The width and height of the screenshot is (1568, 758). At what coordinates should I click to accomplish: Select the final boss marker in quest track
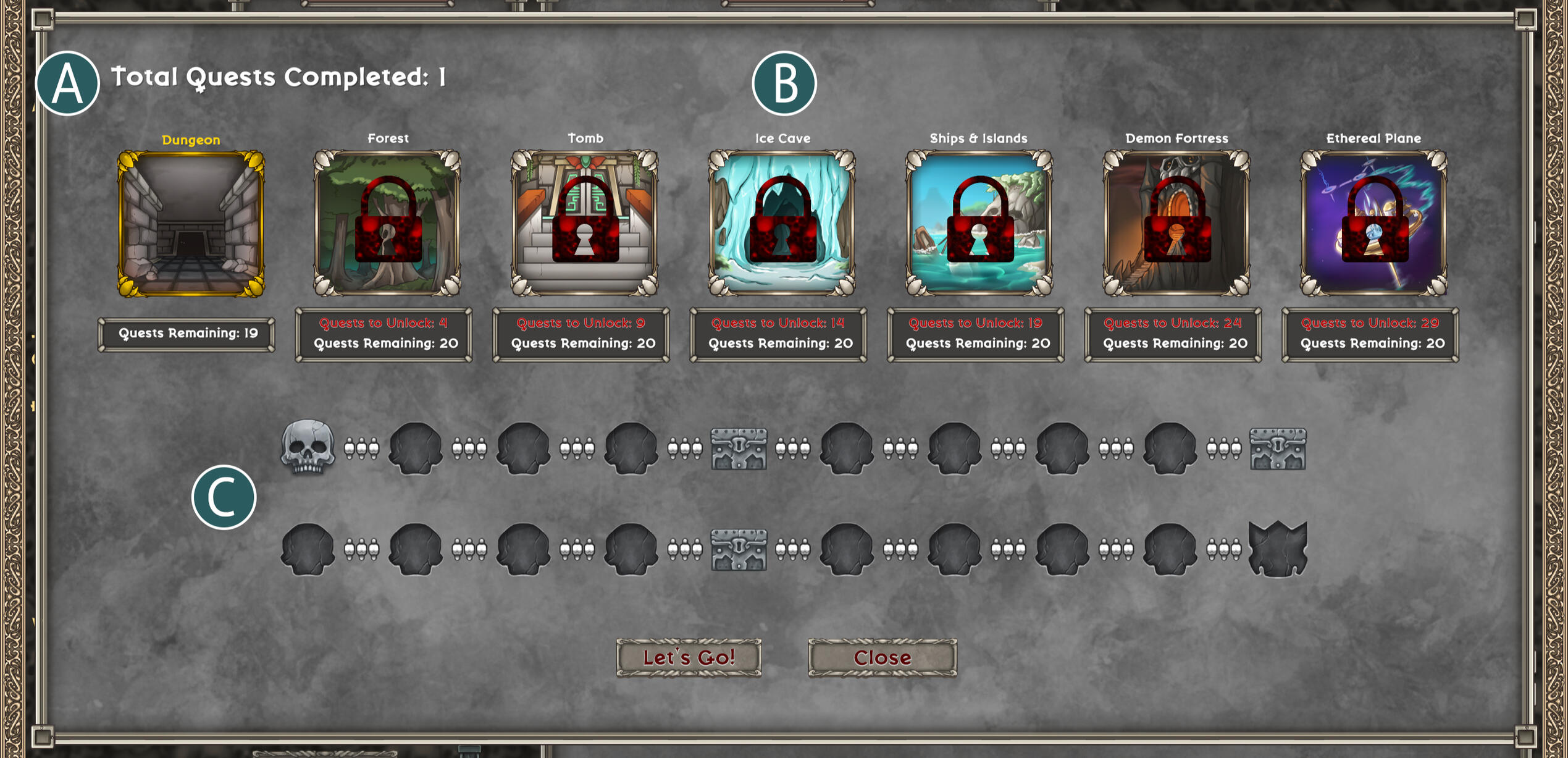click(1278, 549)
